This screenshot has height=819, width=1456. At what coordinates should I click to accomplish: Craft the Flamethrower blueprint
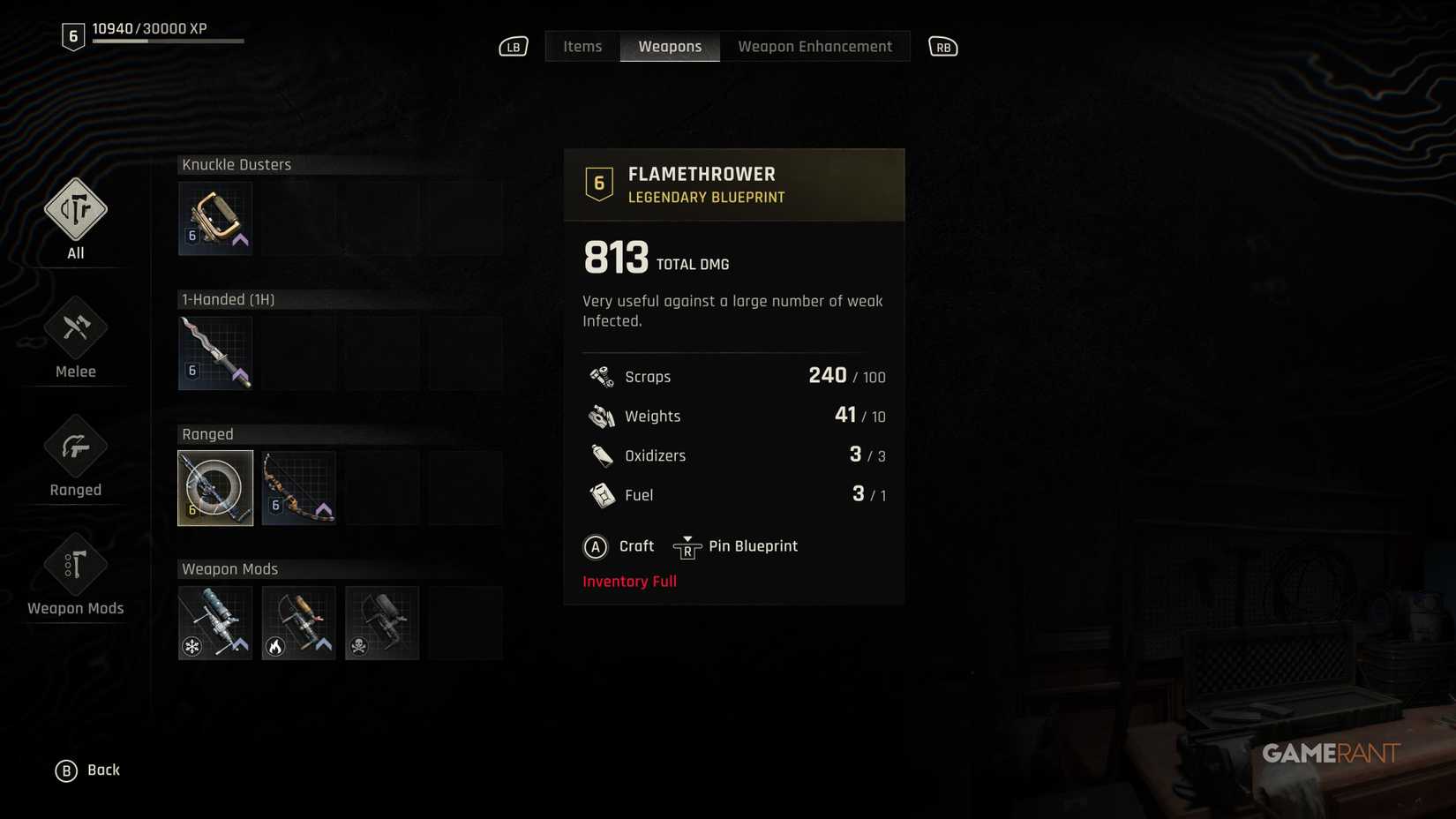pos(619,545)
